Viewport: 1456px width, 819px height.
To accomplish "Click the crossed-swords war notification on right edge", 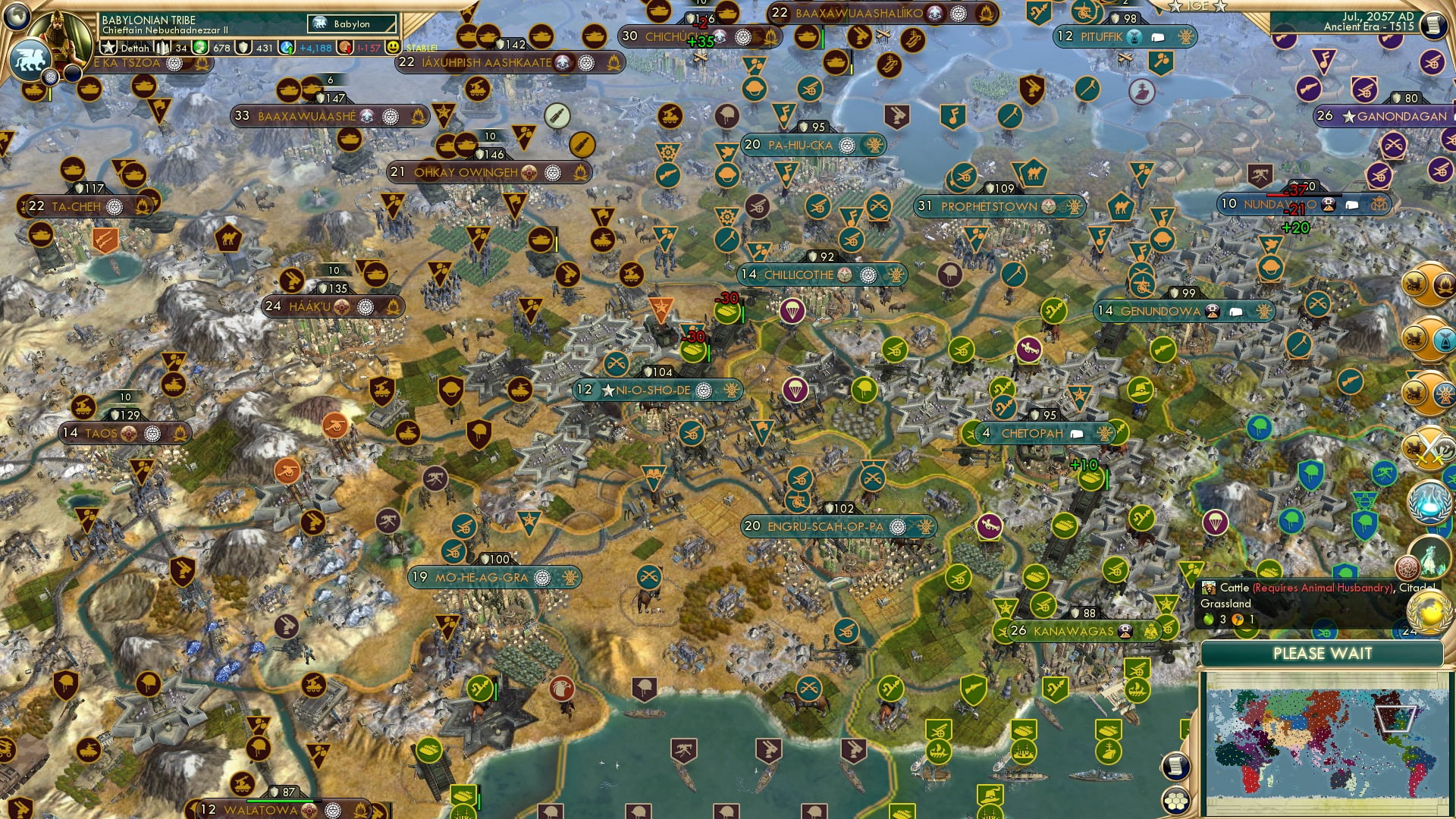I will (x=1429, y=446).
